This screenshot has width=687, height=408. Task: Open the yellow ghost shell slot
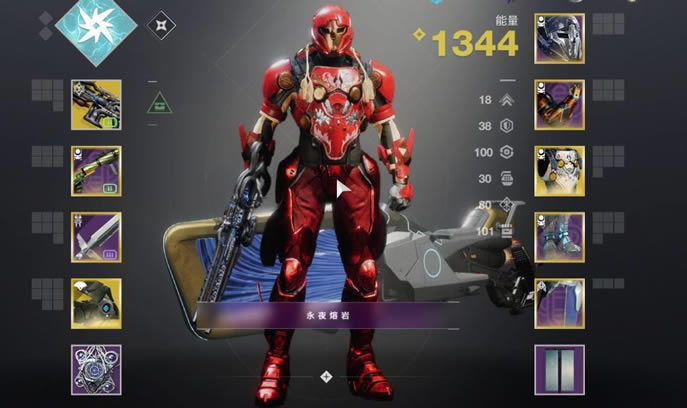click(96, 303)
